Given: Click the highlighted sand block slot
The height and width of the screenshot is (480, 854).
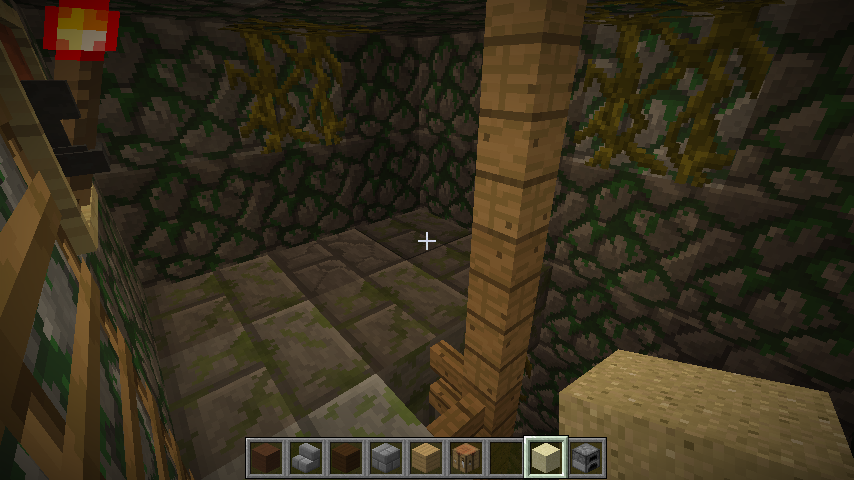Looking at the screenshot, I should pyautogui.click(x=546, y=458).
